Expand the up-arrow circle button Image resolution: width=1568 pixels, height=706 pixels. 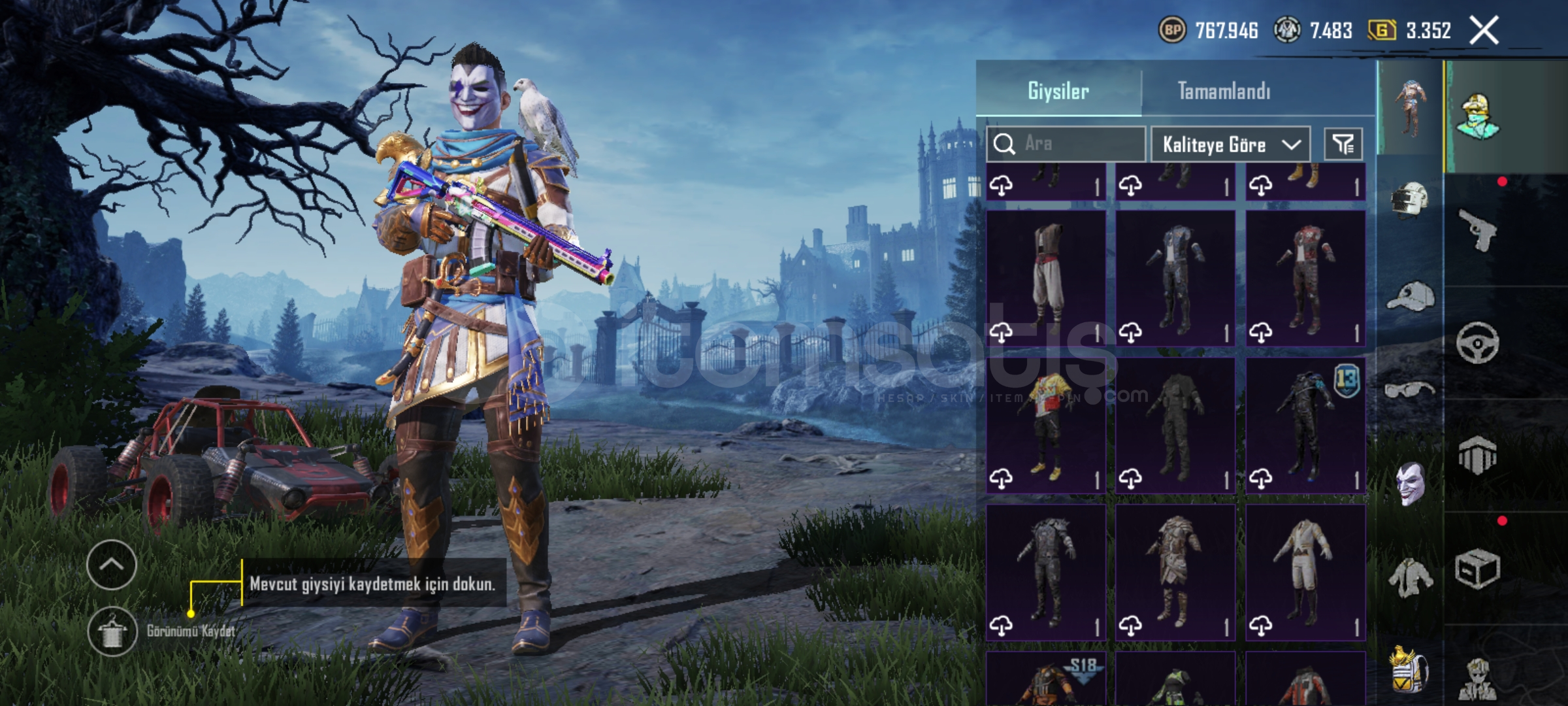coord(111,565)
